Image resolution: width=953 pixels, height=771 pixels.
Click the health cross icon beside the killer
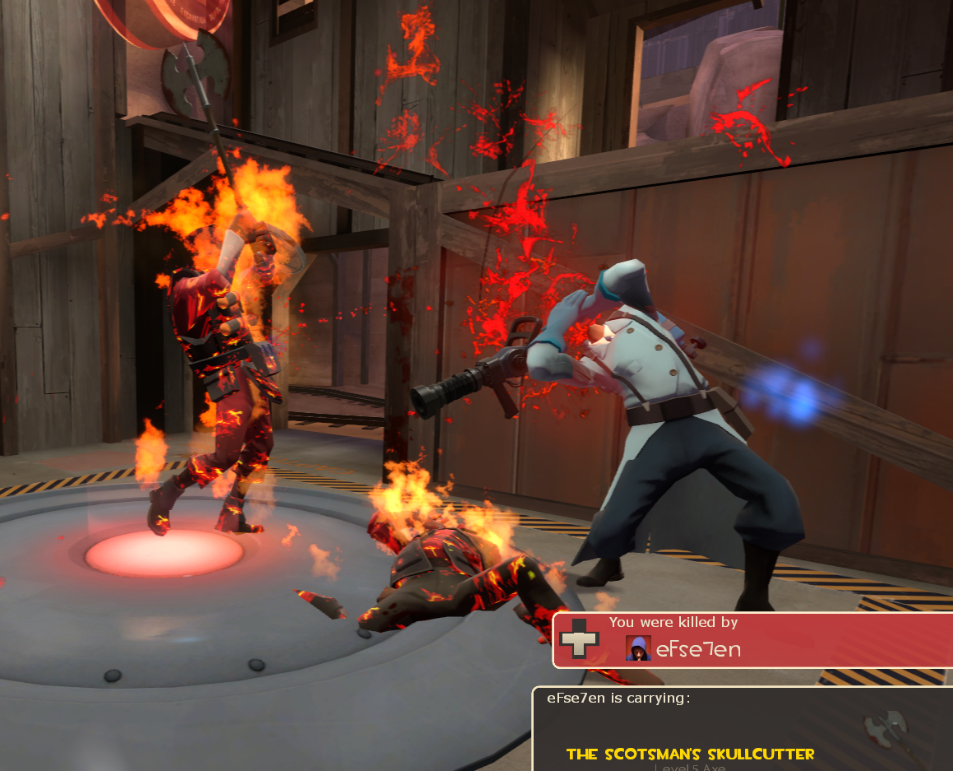(x=579, y=640)
